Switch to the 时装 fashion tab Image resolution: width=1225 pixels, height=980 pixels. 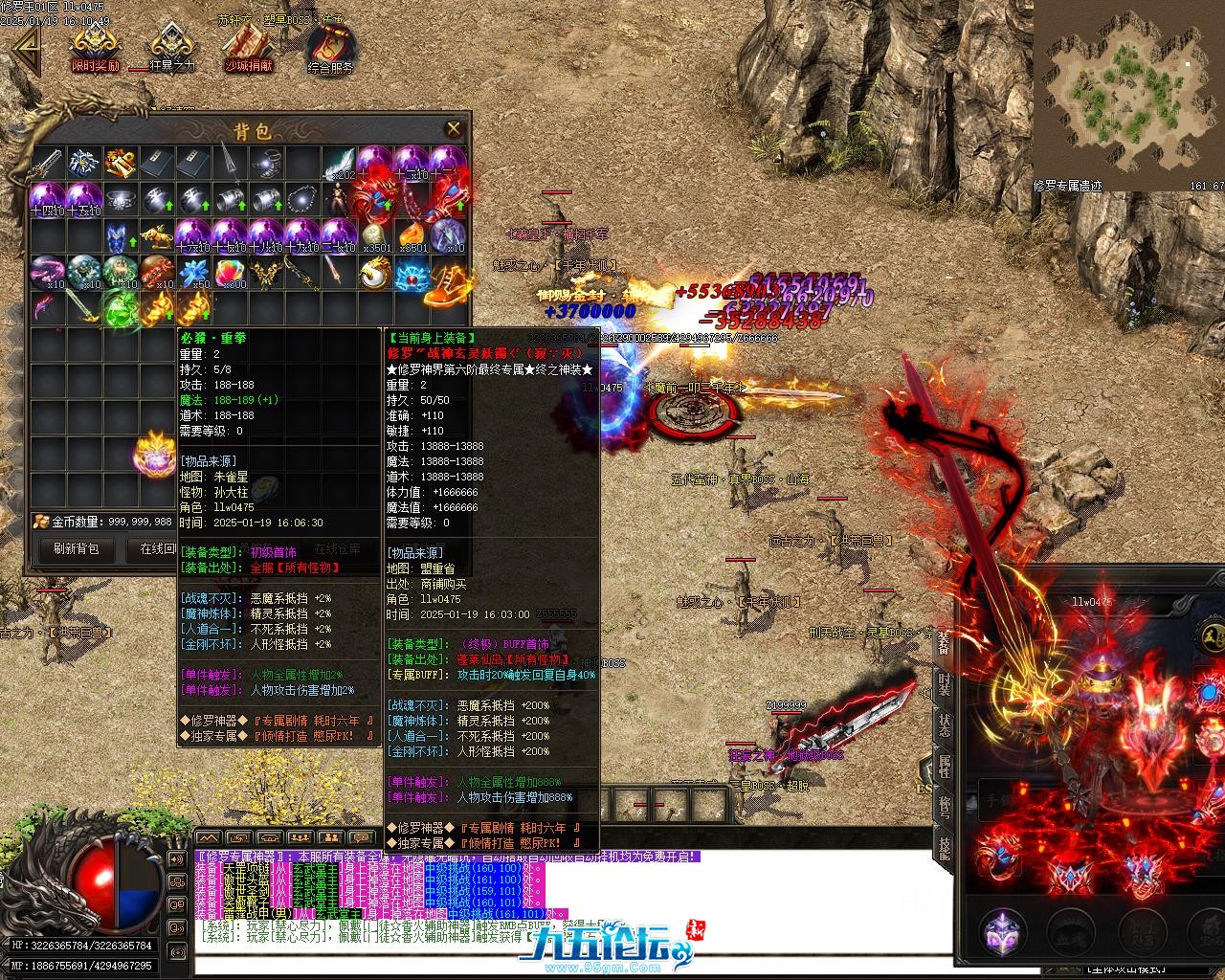945,685
